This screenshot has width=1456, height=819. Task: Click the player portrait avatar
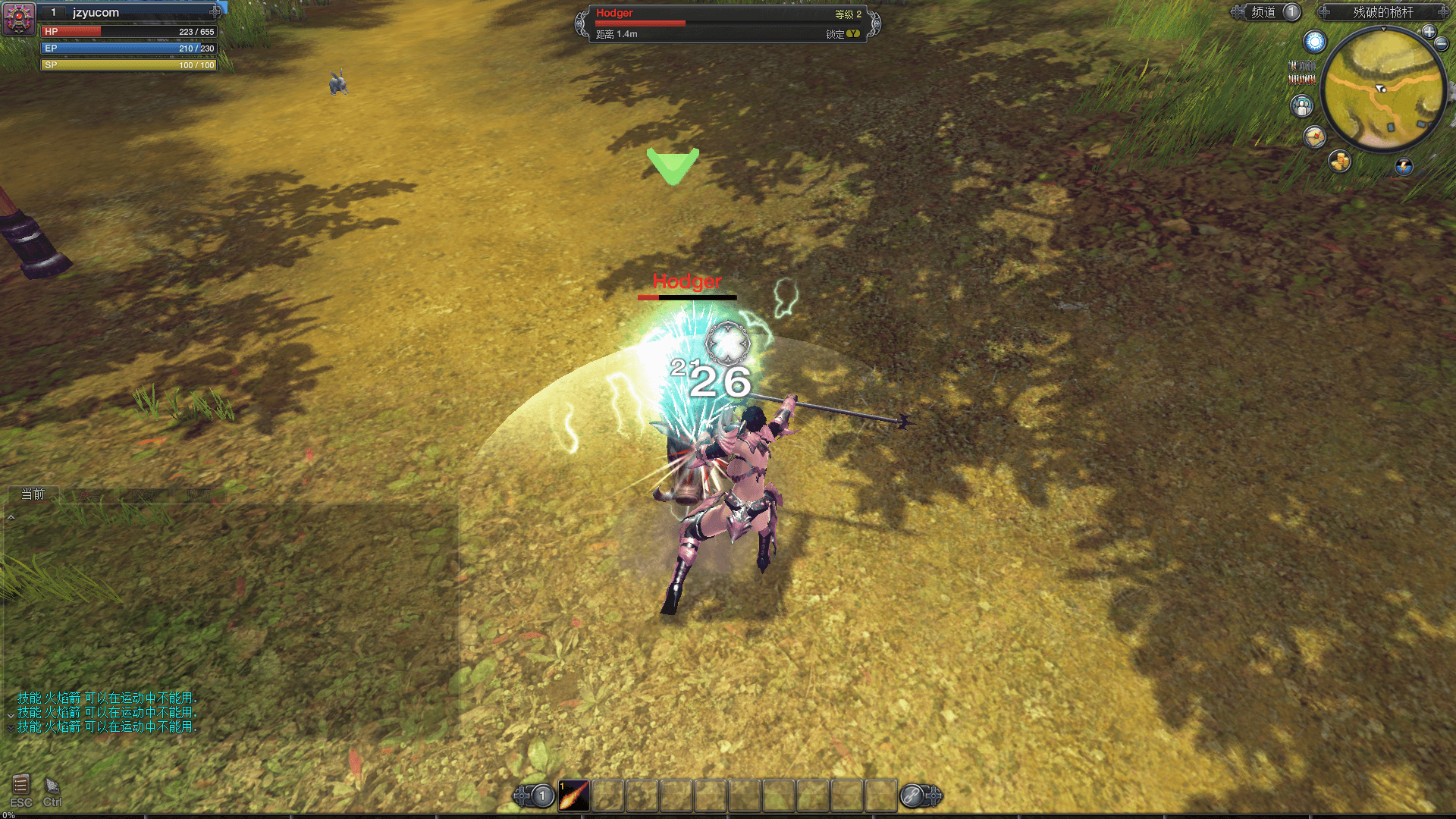[x=19, y=18]
